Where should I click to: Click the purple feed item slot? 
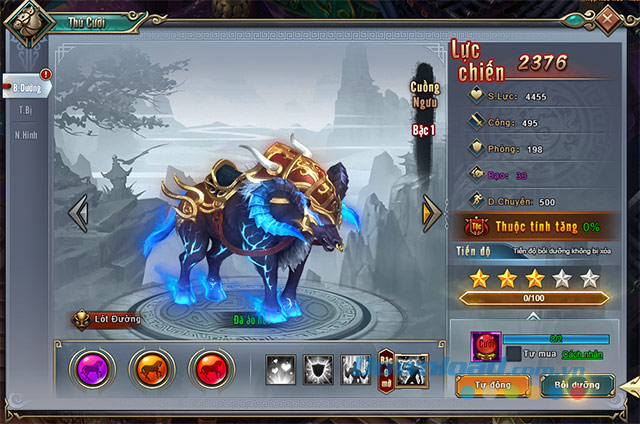(x=485, y=347)
